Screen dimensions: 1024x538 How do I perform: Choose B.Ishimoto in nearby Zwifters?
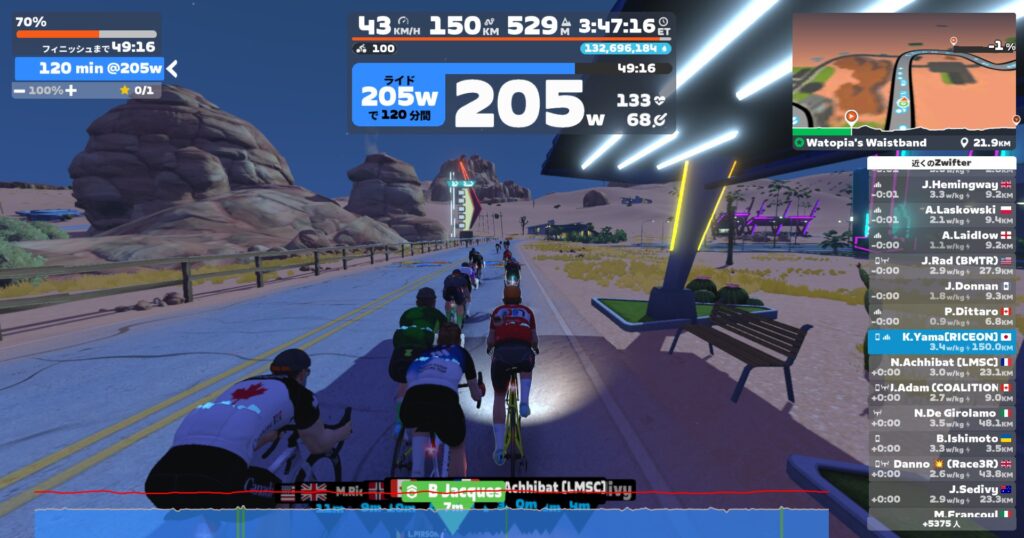(941, 443)
